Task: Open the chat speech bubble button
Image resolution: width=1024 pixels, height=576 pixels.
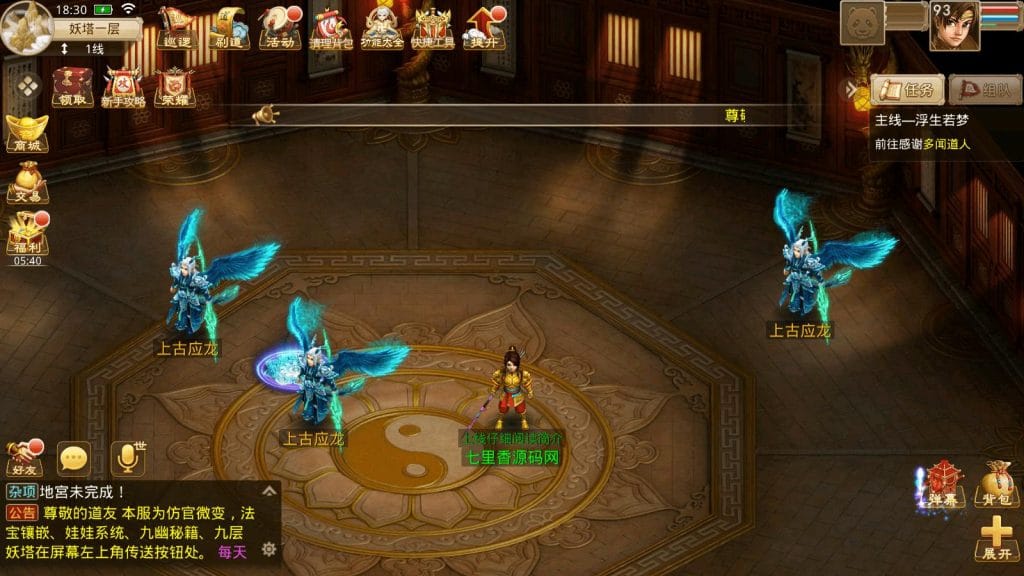Action: (x=74, y=459)
